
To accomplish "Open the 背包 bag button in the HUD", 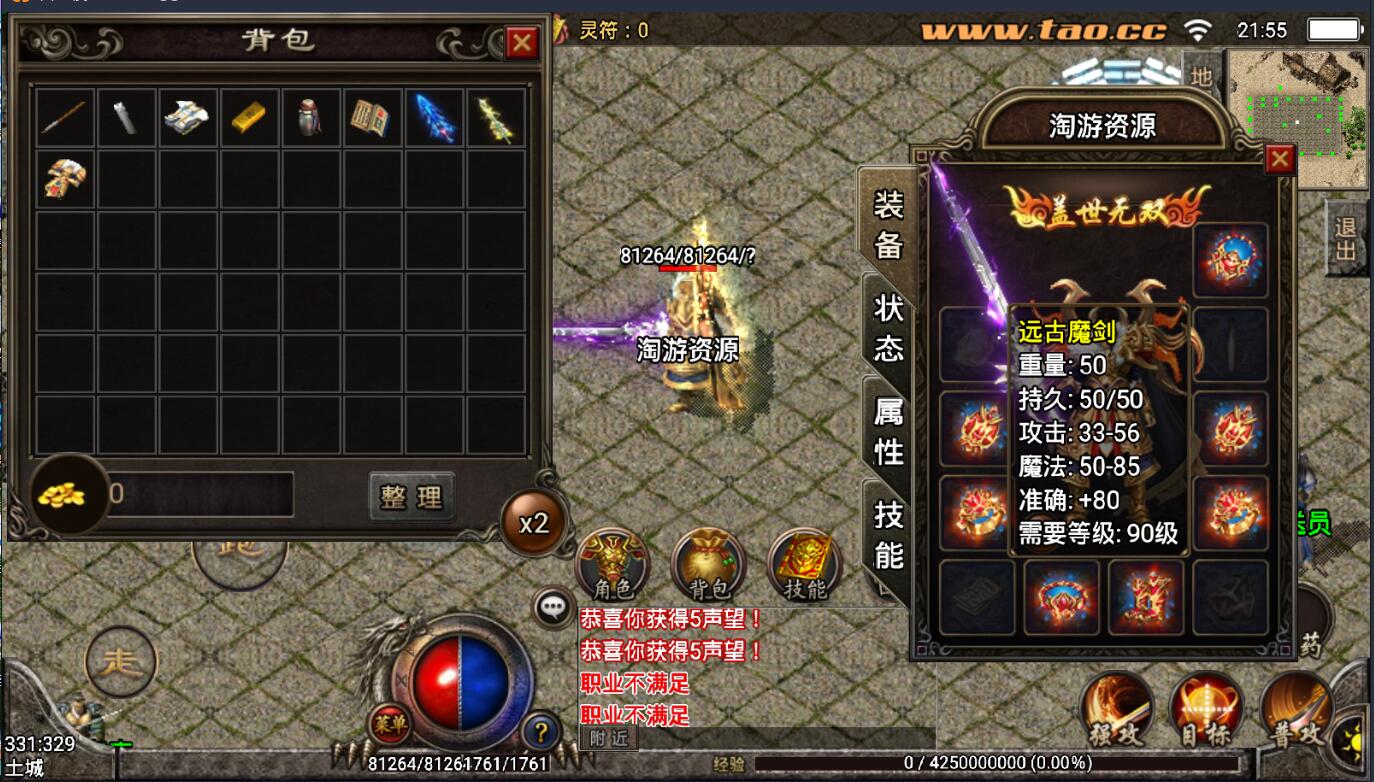I will click(x=709, y=565).
